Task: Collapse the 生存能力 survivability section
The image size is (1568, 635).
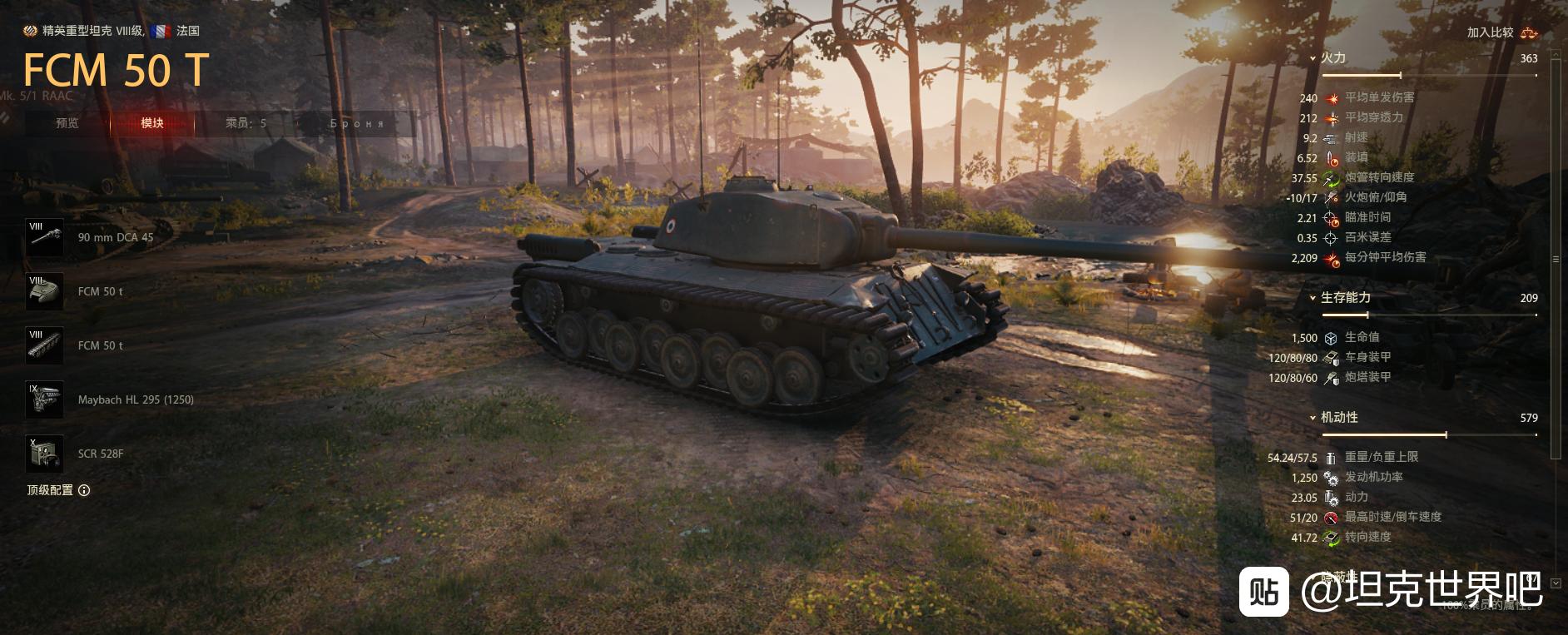Action: click(x=1313, y=298)
